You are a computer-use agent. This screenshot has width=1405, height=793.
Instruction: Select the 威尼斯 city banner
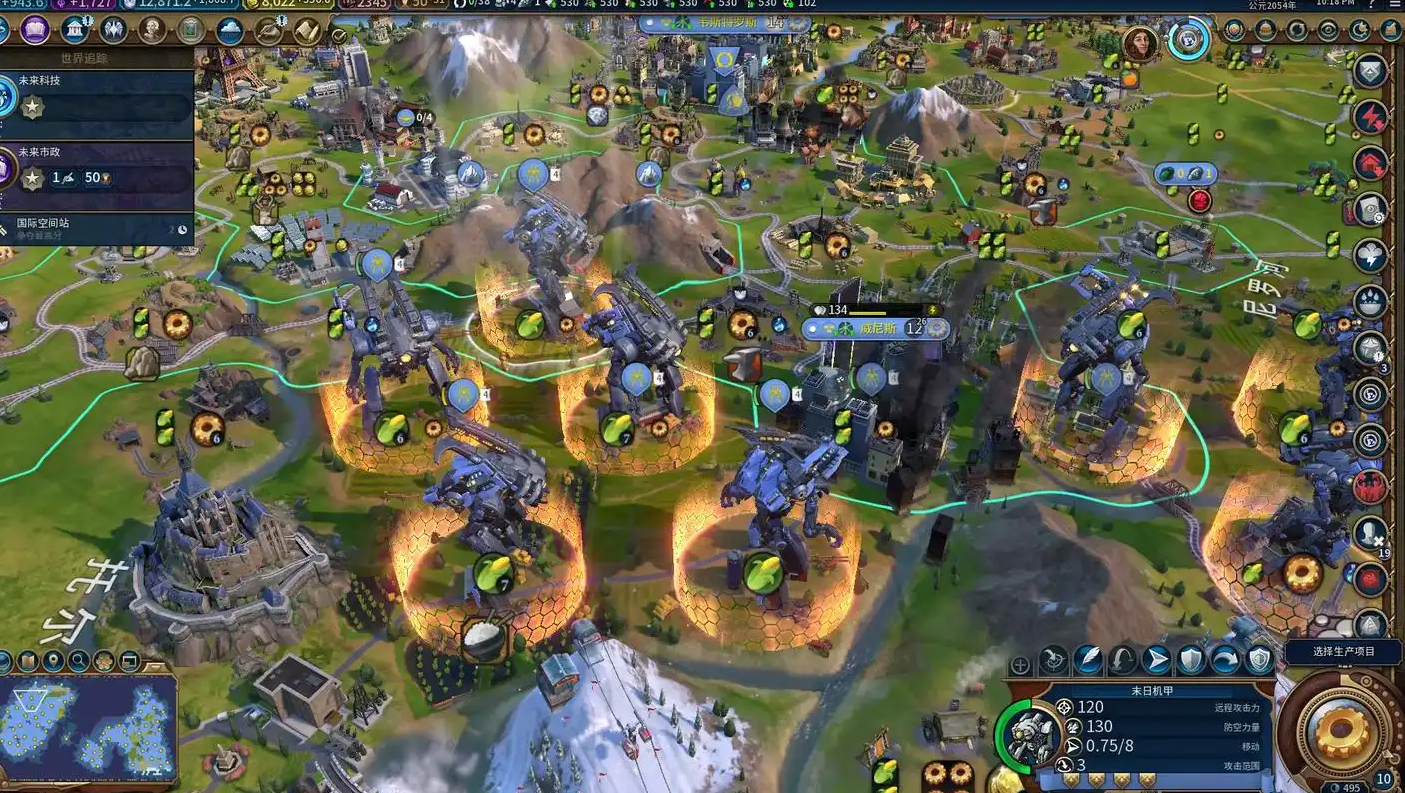pyautogui.click(x=873, y=328)
